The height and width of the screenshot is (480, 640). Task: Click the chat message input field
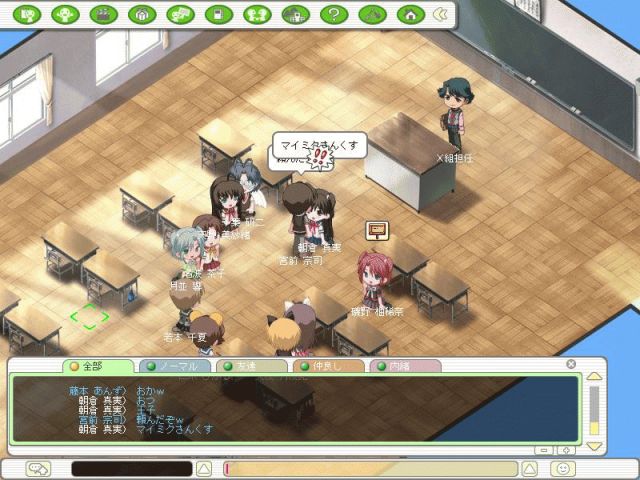[x=380, y=468]
